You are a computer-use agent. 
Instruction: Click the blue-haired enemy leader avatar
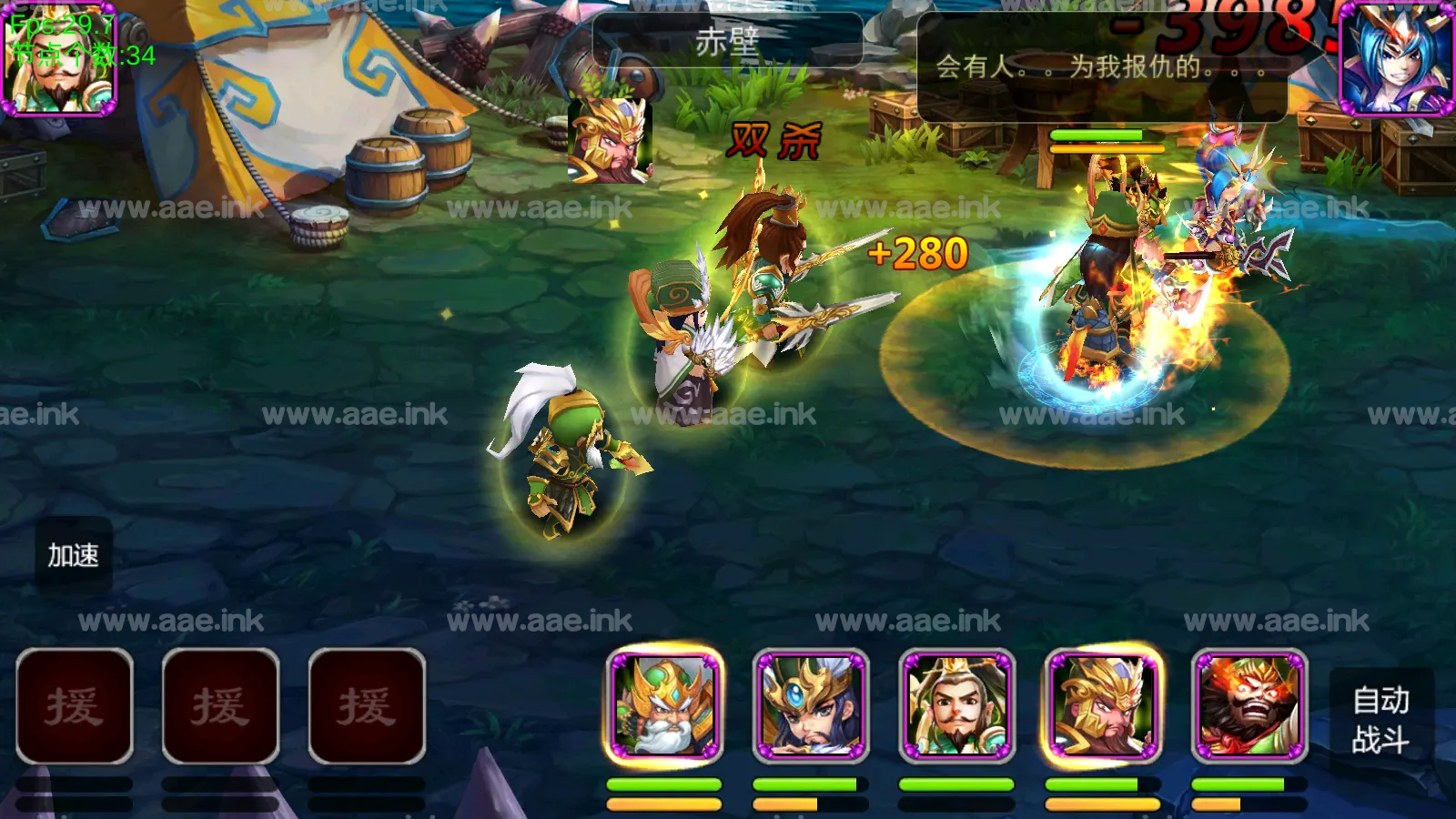(x=1396, y=58)
